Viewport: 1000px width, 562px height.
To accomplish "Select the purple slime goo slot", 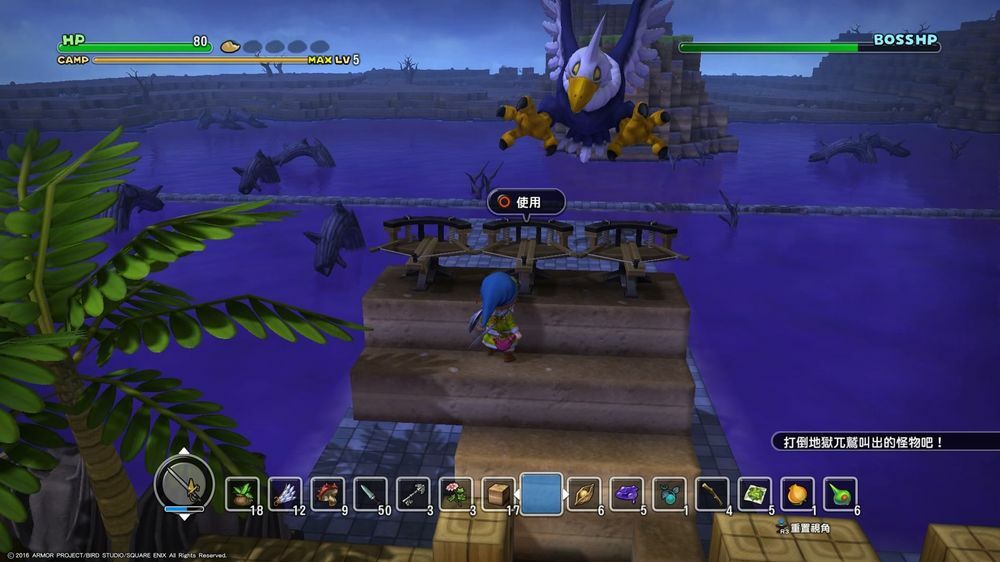I will pos(627,493).
